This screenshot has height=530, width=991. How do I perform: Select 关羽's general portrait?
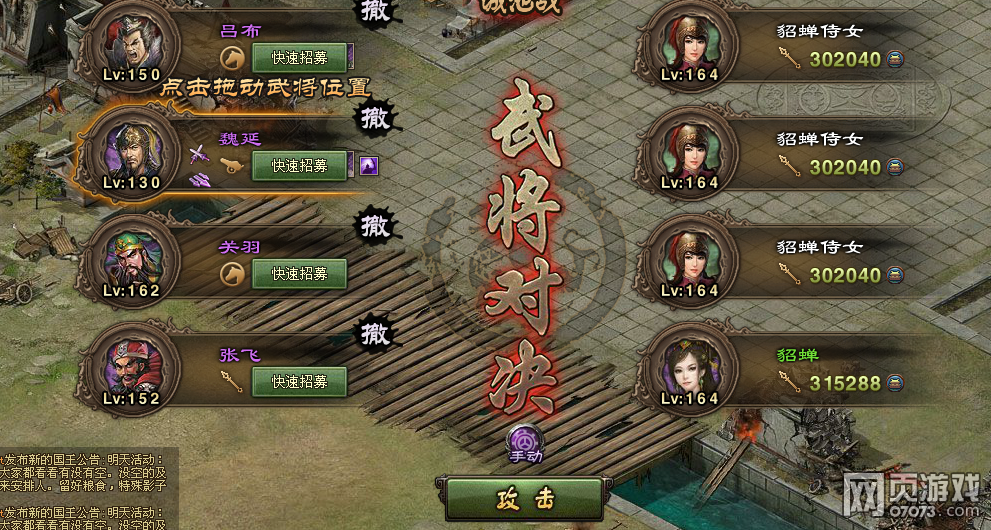[130, 262]
